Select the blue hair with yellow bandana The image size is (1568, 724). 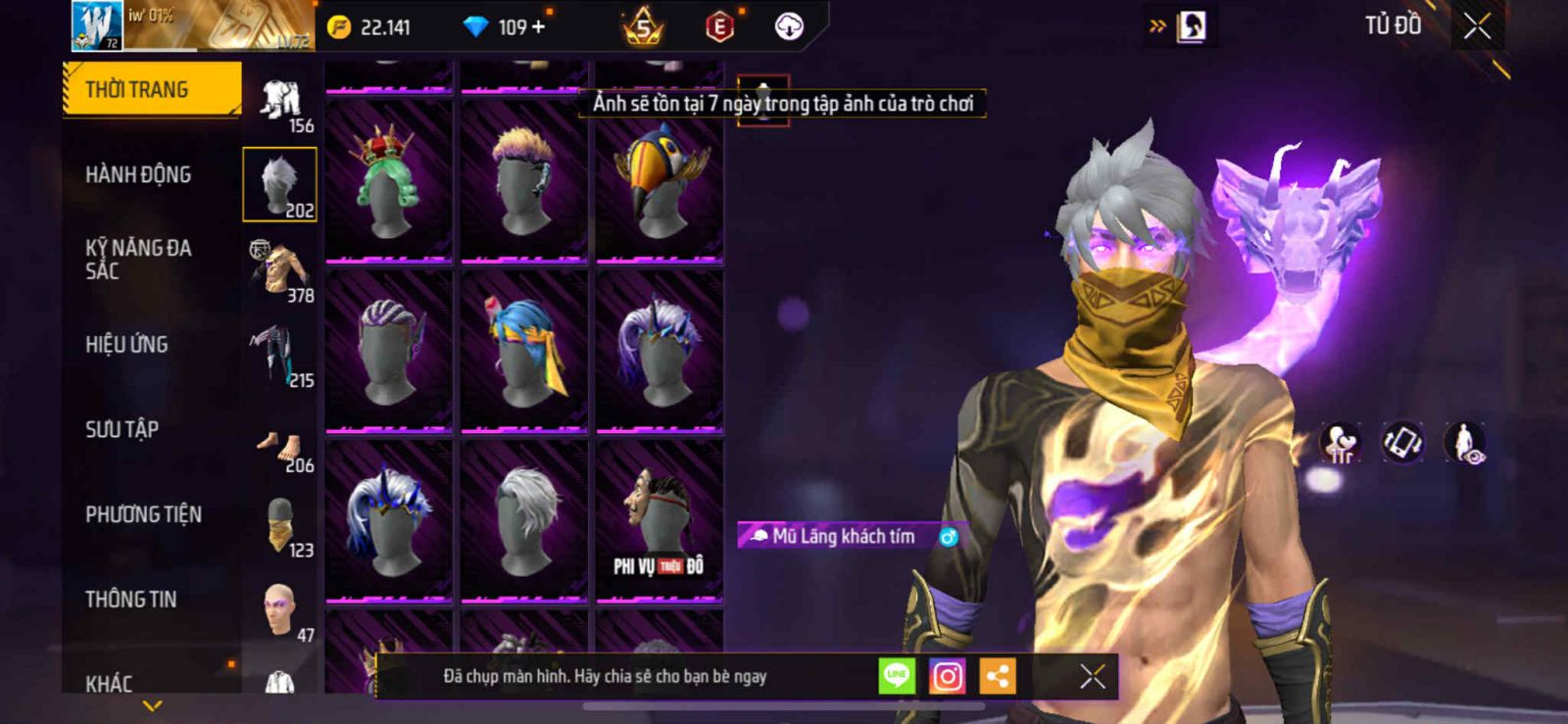pos(523,350)
